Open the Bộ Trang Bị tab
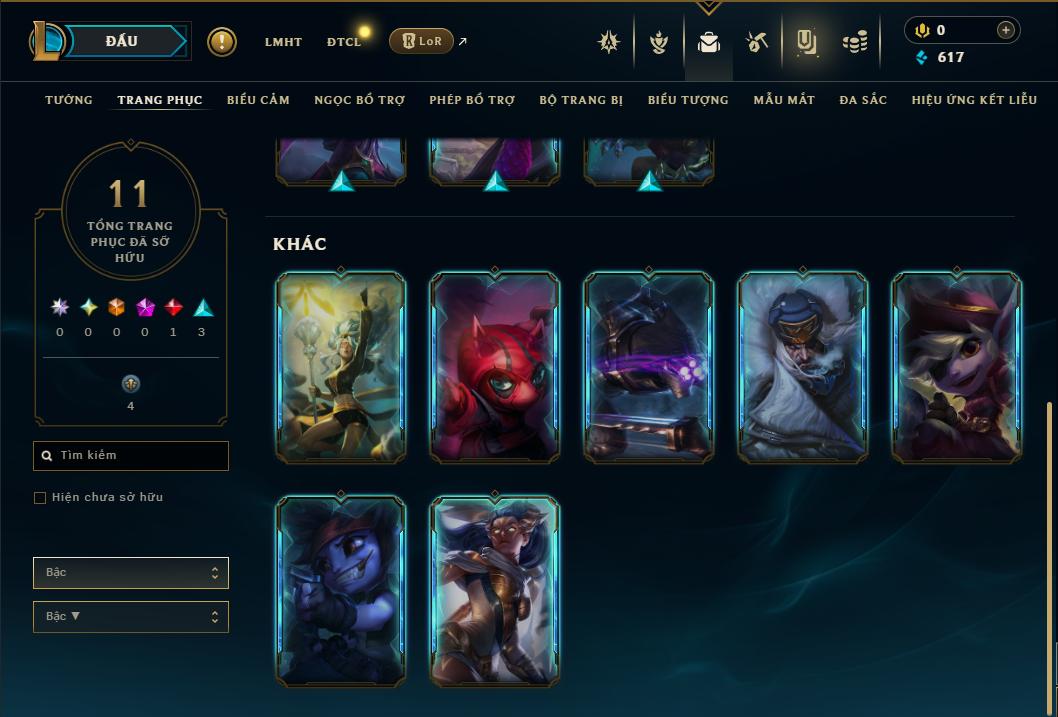The image size is (1058, 717). tap(581, 100)
